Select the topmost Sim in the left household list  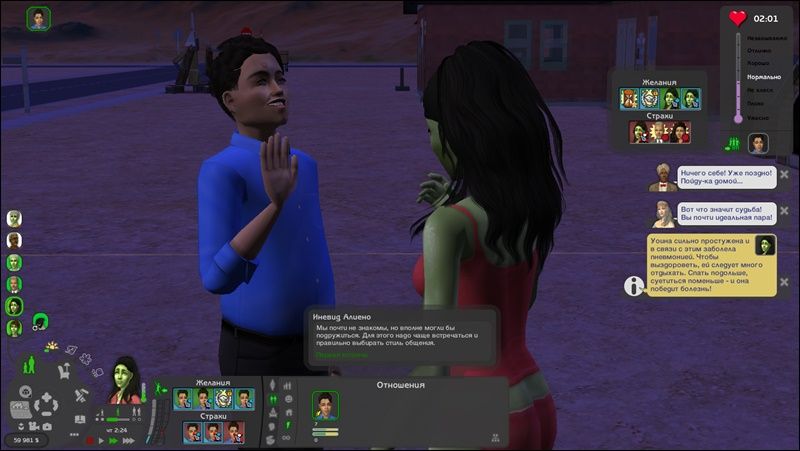click(14, 219)
